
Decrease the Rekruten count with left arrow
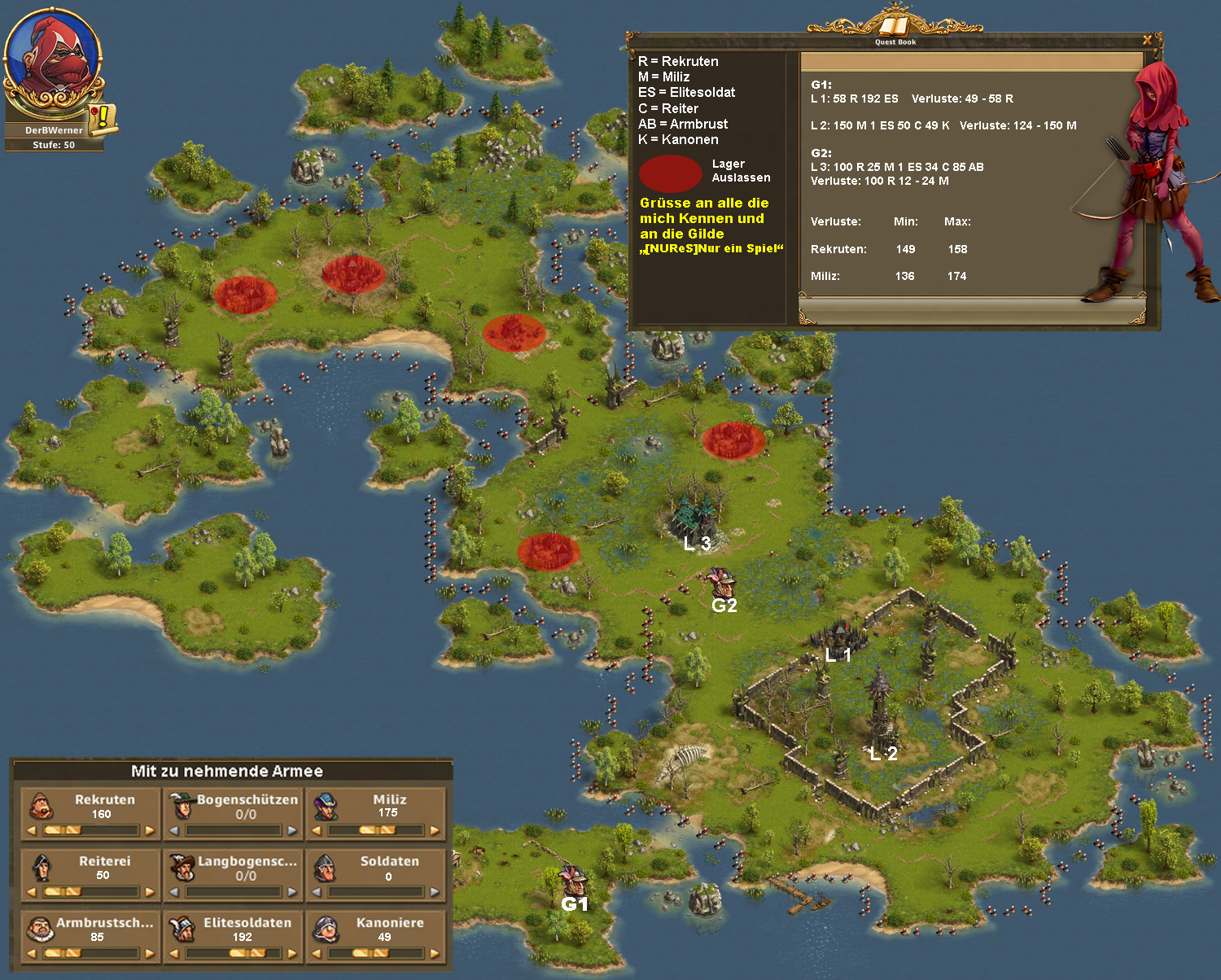pyautogui.click(x=32, y=831)
